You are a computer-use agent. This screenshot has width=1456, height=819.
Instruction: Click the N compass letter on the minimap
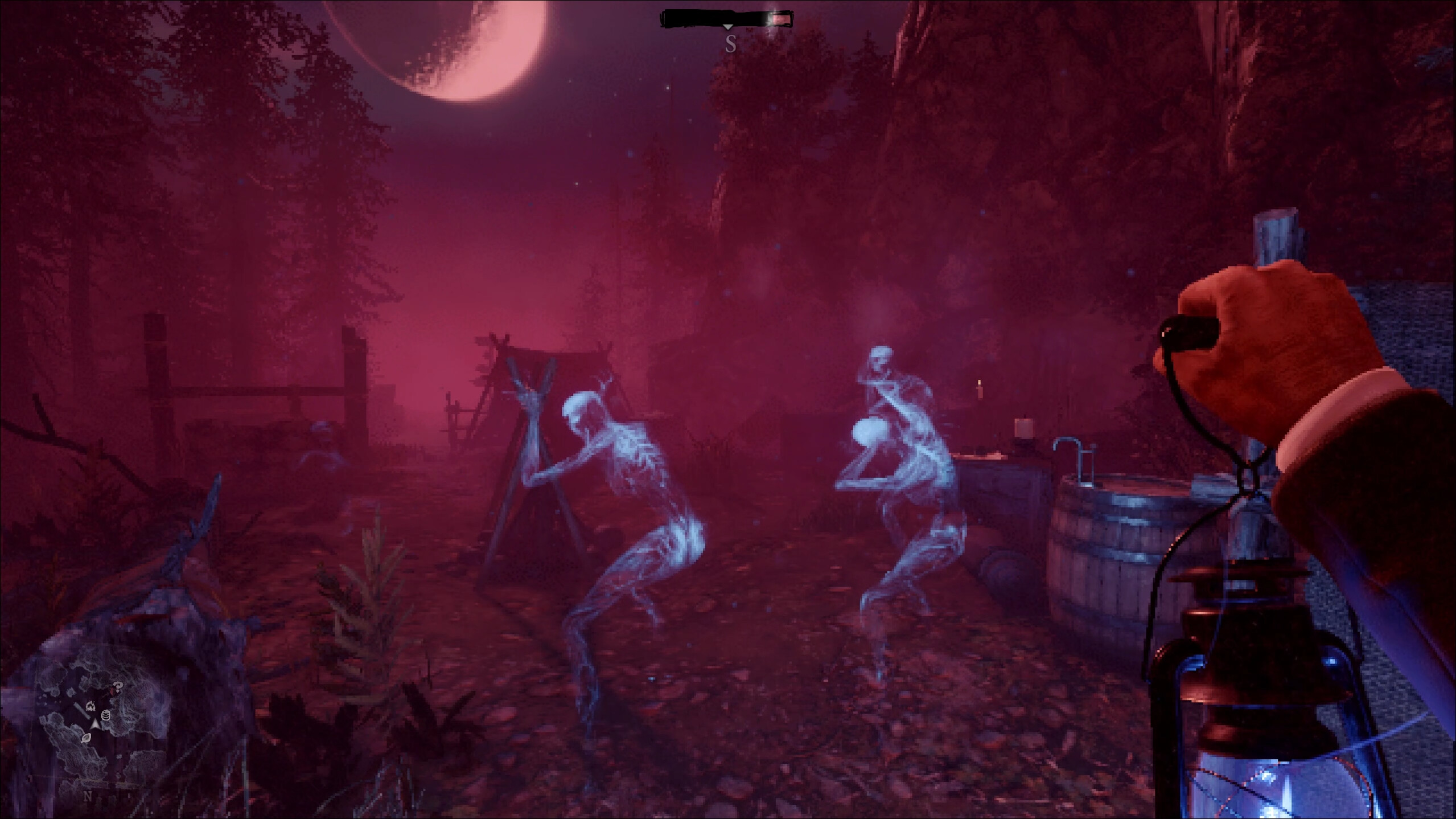(88, 795)
